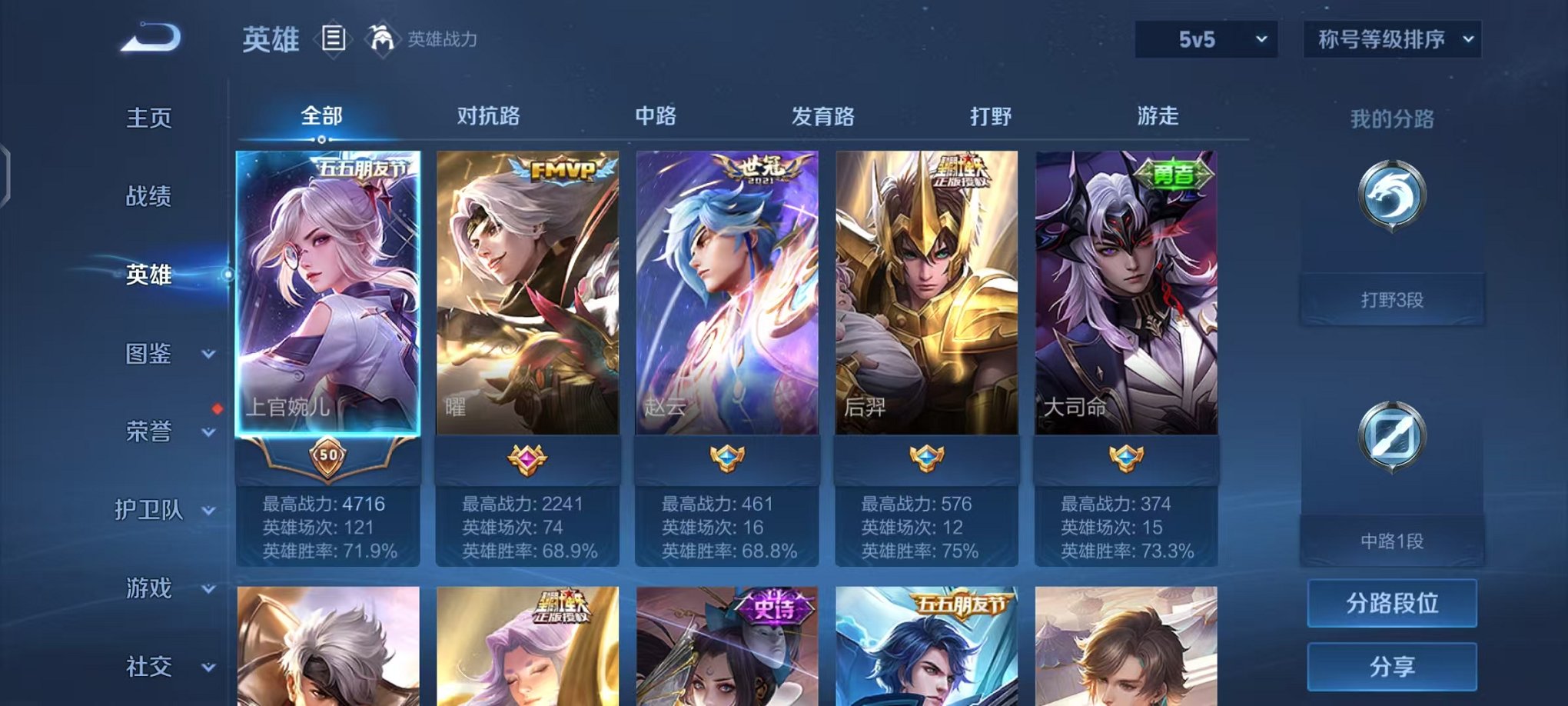Click the 英雄战力 helmet icon
Viewport: 1568px width, 706px height.
pos(381,38)
